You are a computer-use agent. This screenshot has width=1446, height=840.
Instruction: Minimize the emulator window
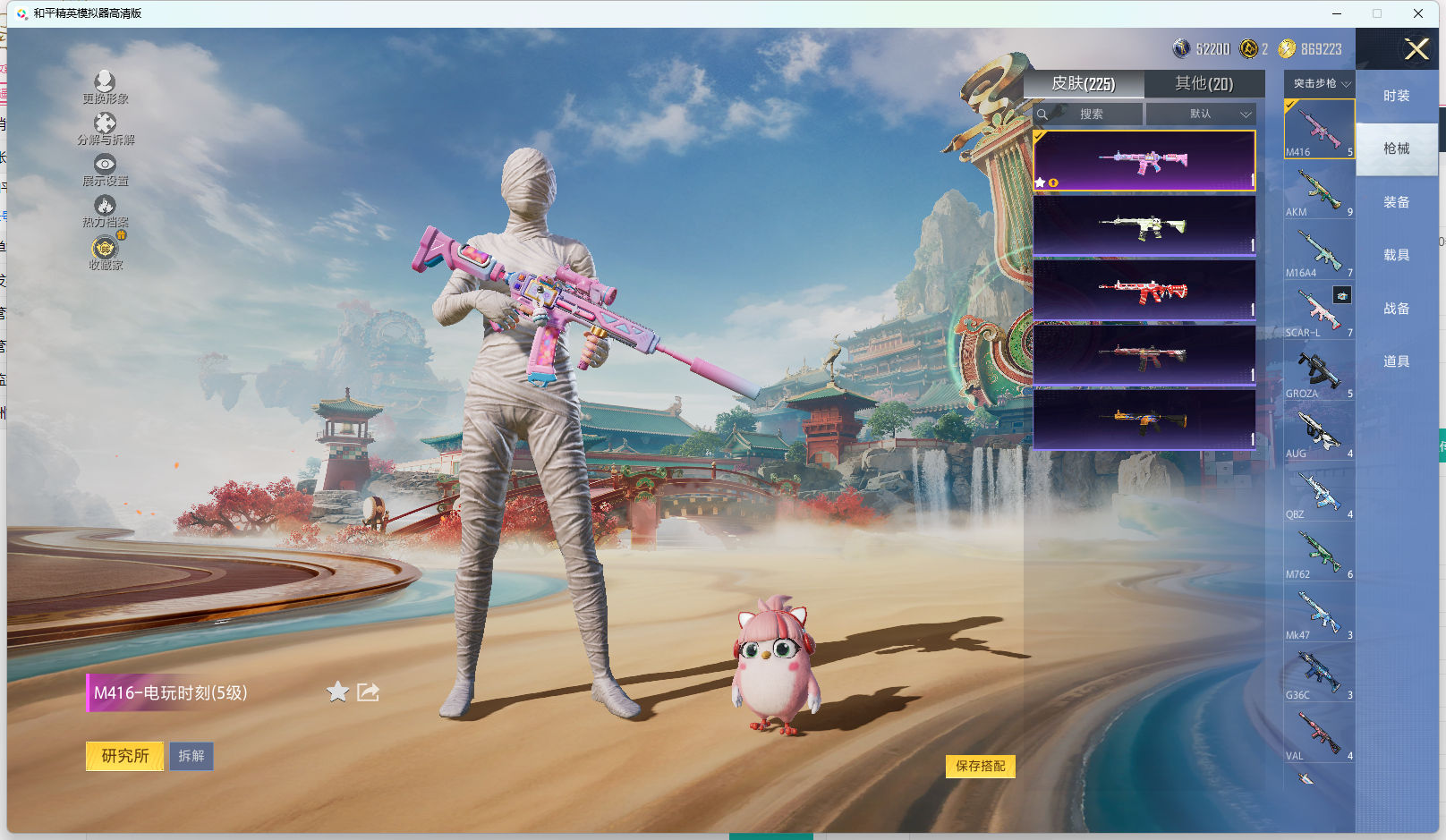click(1337, 13)
